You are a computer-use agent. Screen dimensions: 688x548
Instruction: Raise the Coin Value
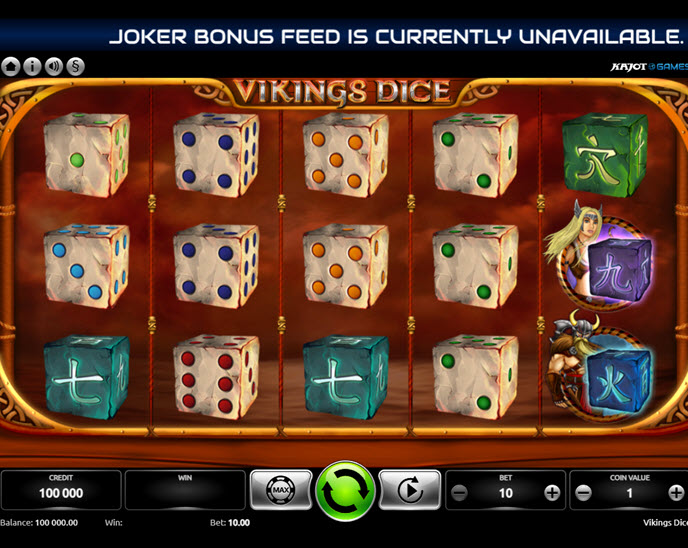(x=676, y=492)
